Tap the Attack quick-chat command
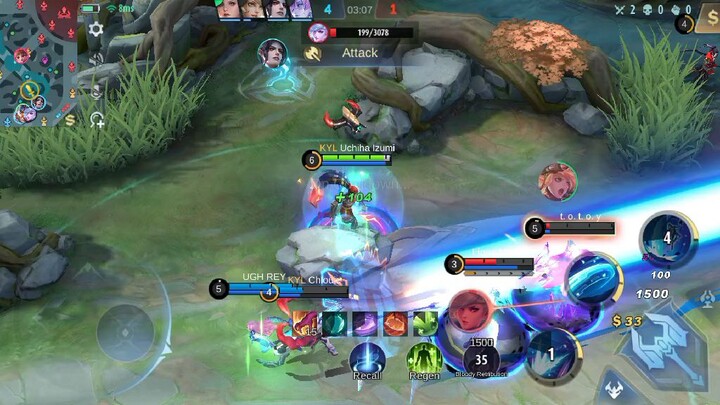Screen dimensions: 720x405 [358, 53]
